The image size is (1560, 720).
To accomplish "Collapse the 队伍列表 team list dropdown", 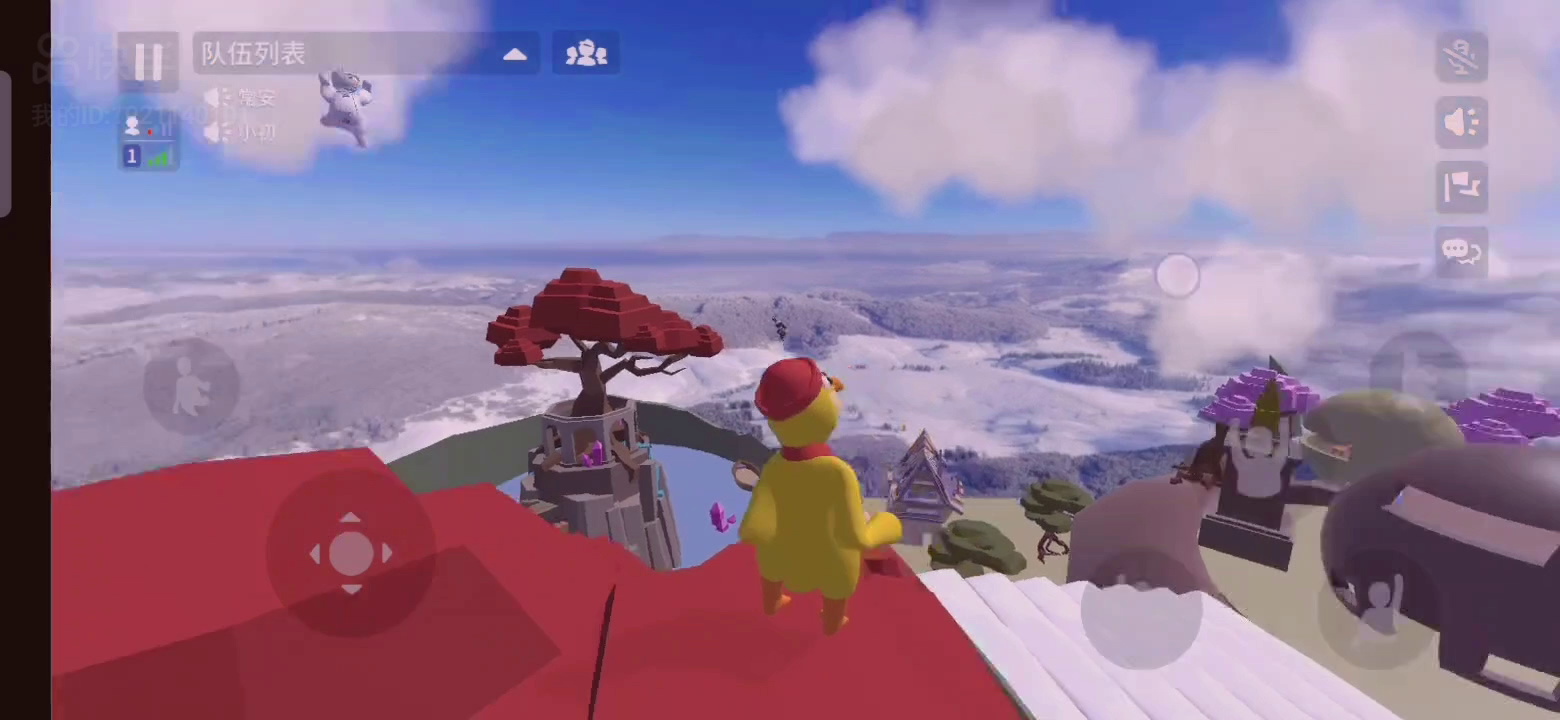I will coord(514,54).
